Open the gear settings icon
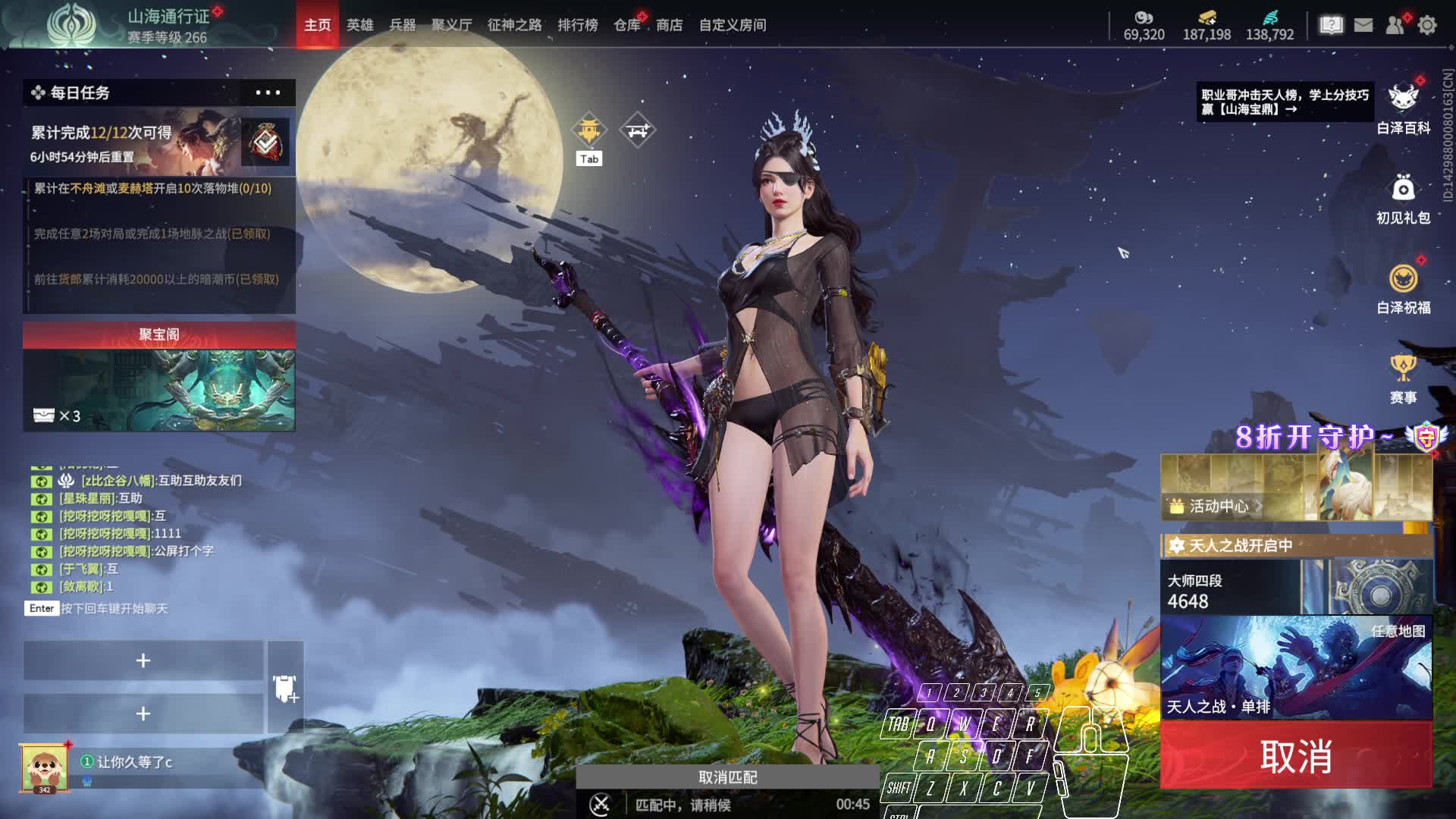1456x819 pixels. pyautogui.click(x=1427, y=25)
